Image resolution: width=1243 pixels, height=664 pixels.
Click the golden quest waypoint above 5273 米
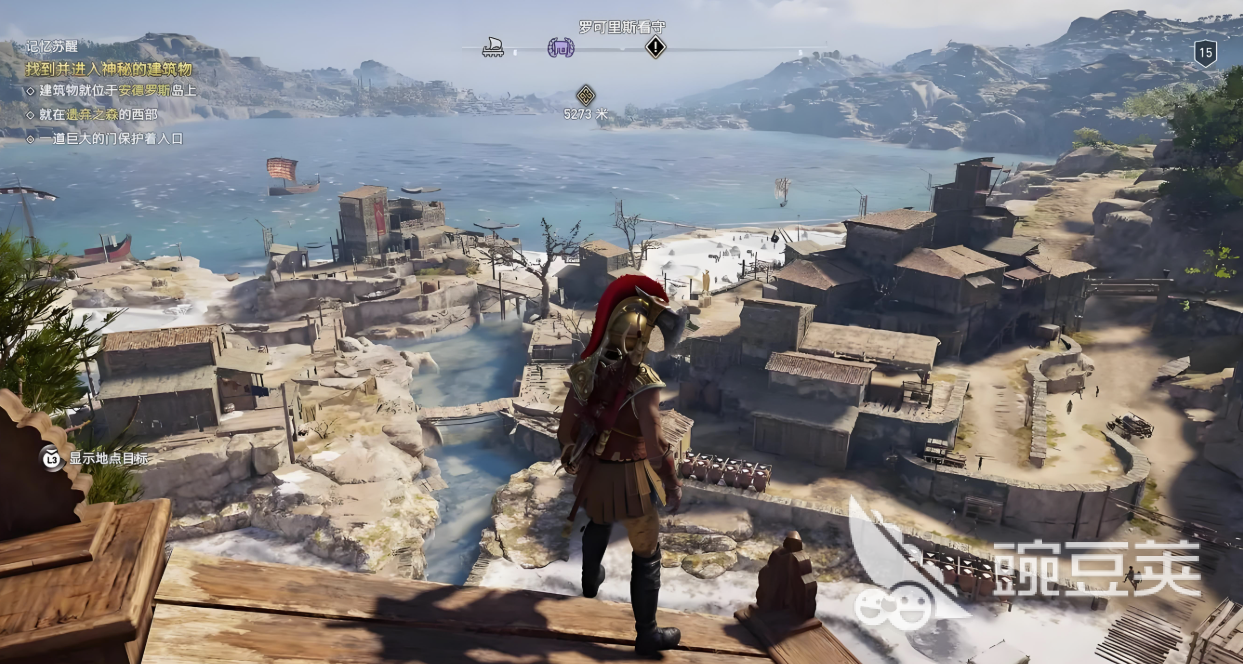(586, 95)
